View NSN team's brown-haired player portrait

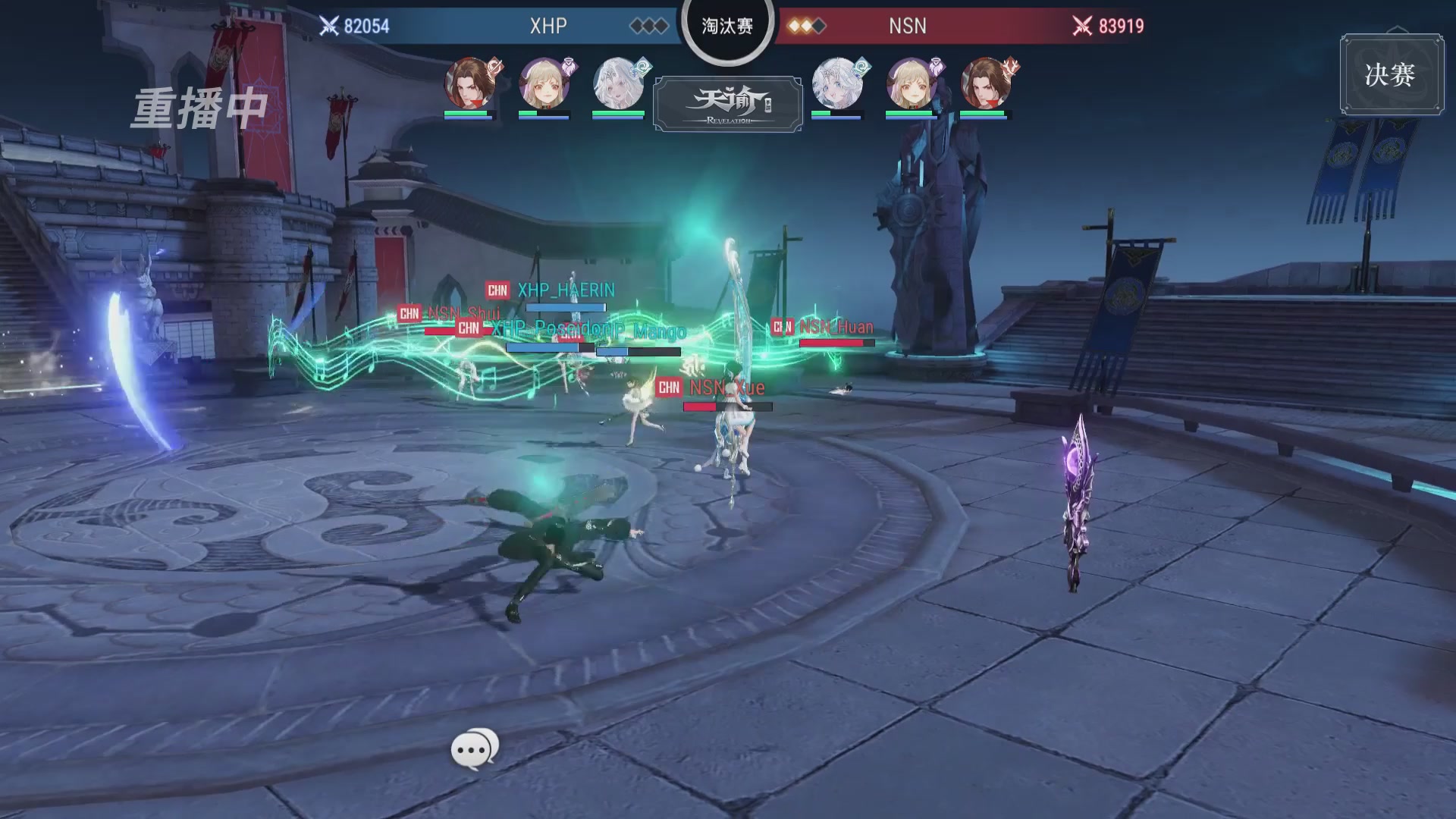(x=985, y=83)
